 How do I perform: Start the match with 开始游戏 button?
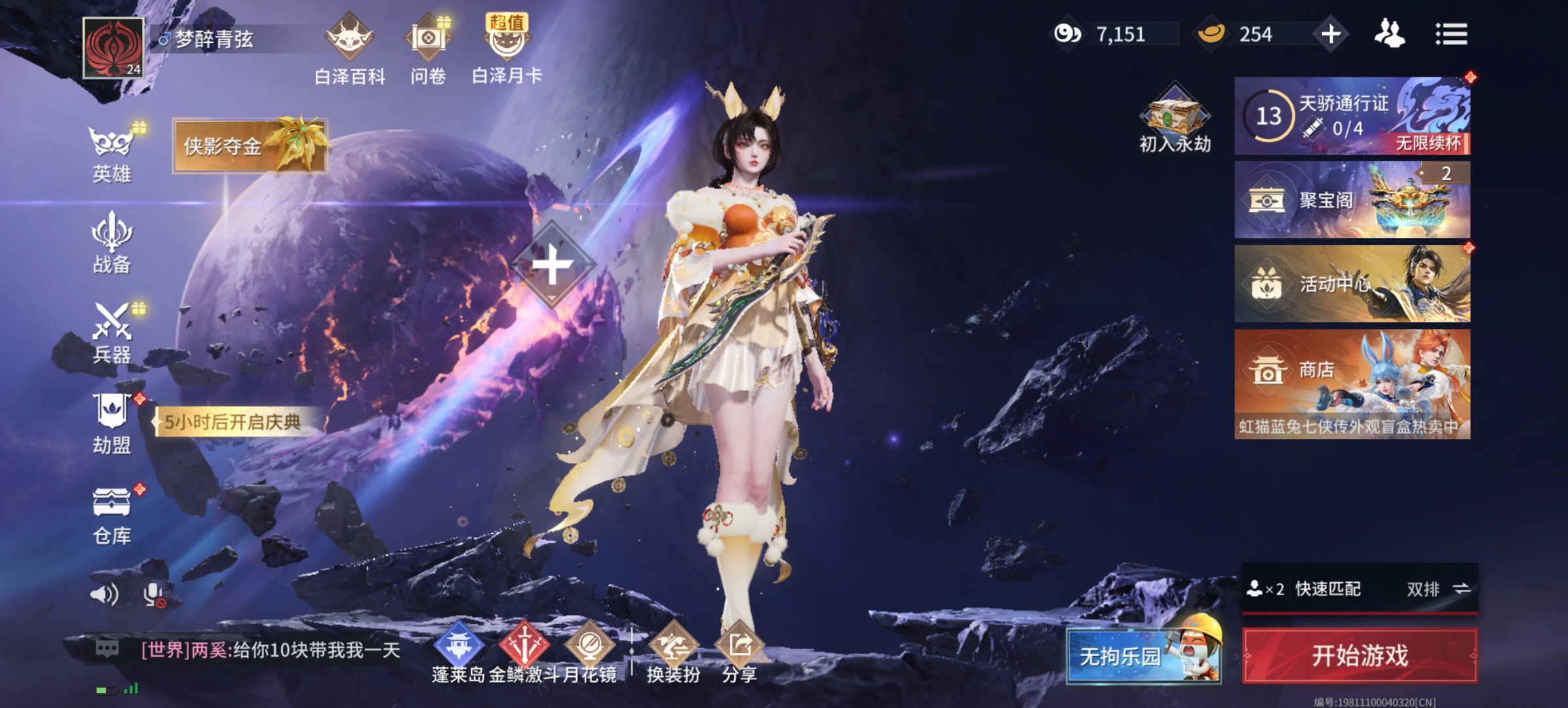pyautogui.click(x=1360, y=655)
